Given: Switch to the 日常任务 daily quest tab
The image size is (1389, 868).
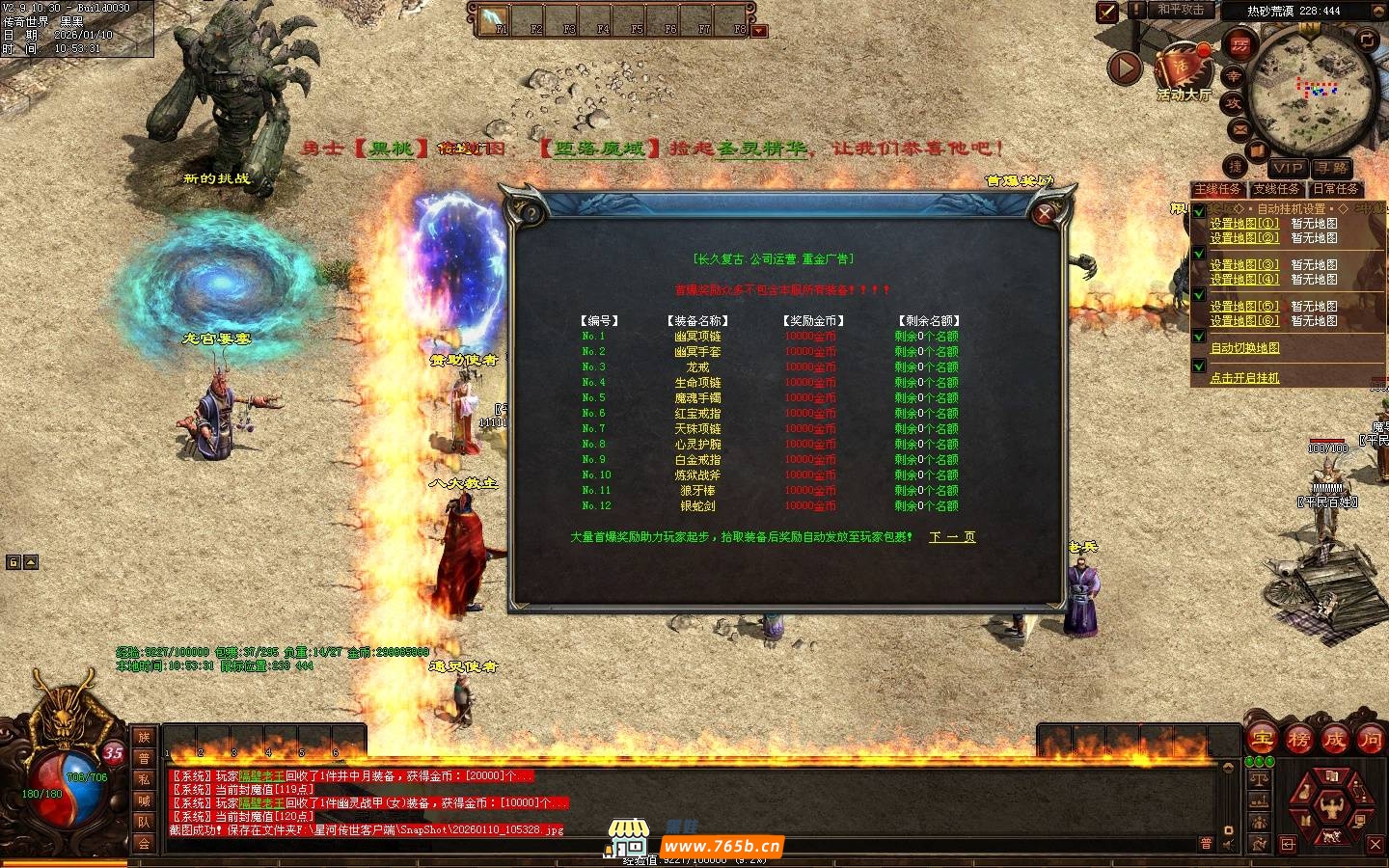Looking at the screenshot, I should (1335, 189).
